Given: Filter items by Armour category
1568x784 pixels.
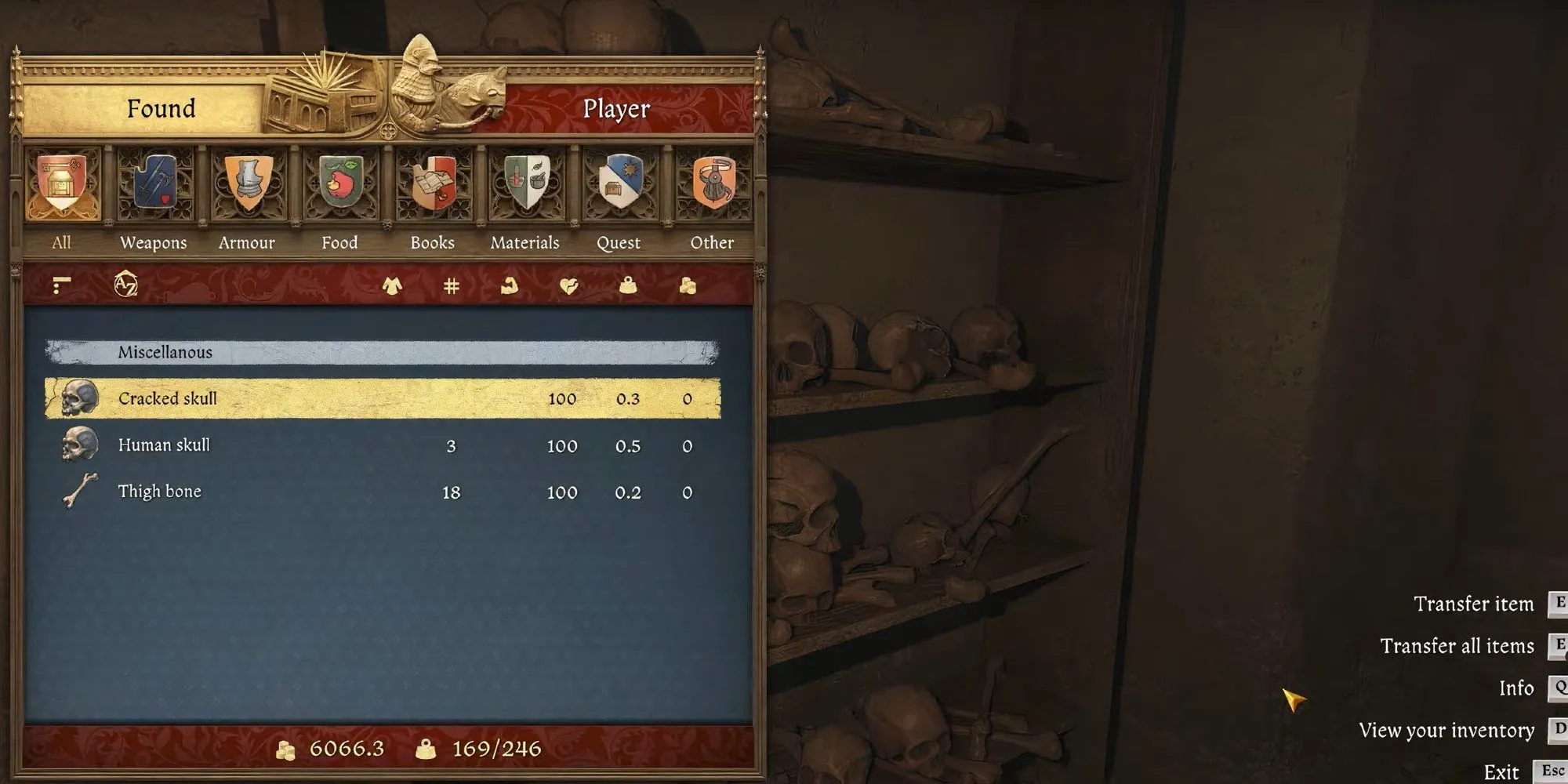Looking at the screenshot, I should 248,187.
